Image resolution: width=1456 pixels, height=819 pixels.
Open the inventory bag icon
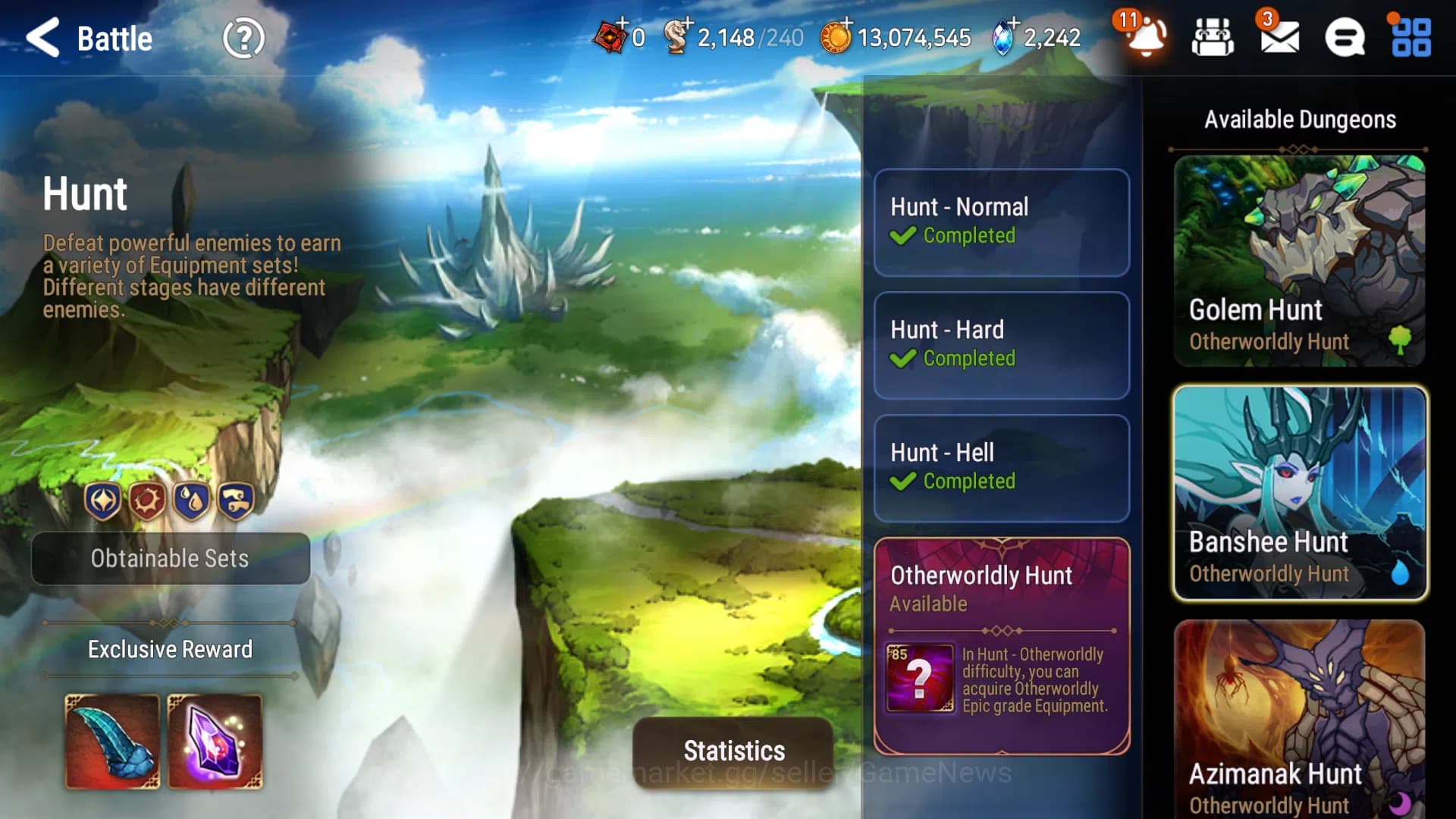click(1212, 38)
